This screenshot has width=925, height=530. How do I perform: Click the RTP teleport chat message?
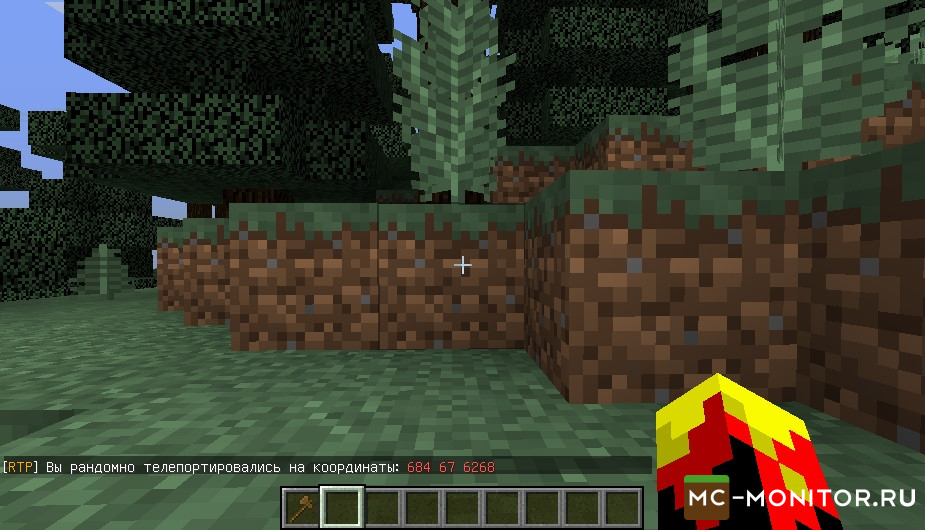(x=250, y=467)
